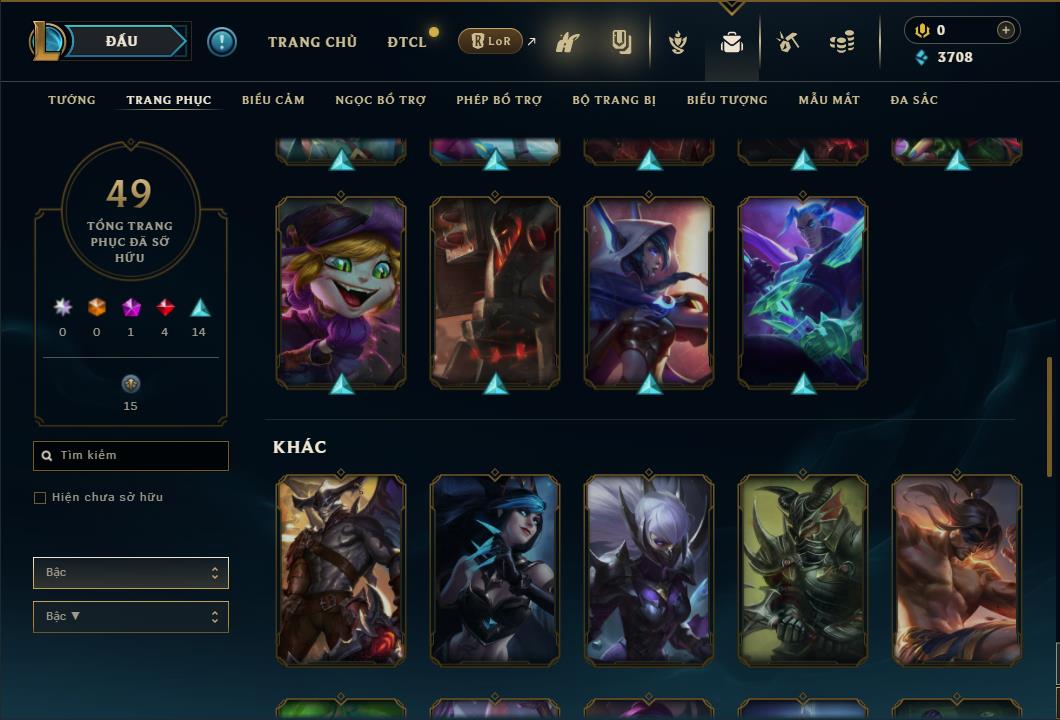Open the coin stack store icon

click(842, 42)
